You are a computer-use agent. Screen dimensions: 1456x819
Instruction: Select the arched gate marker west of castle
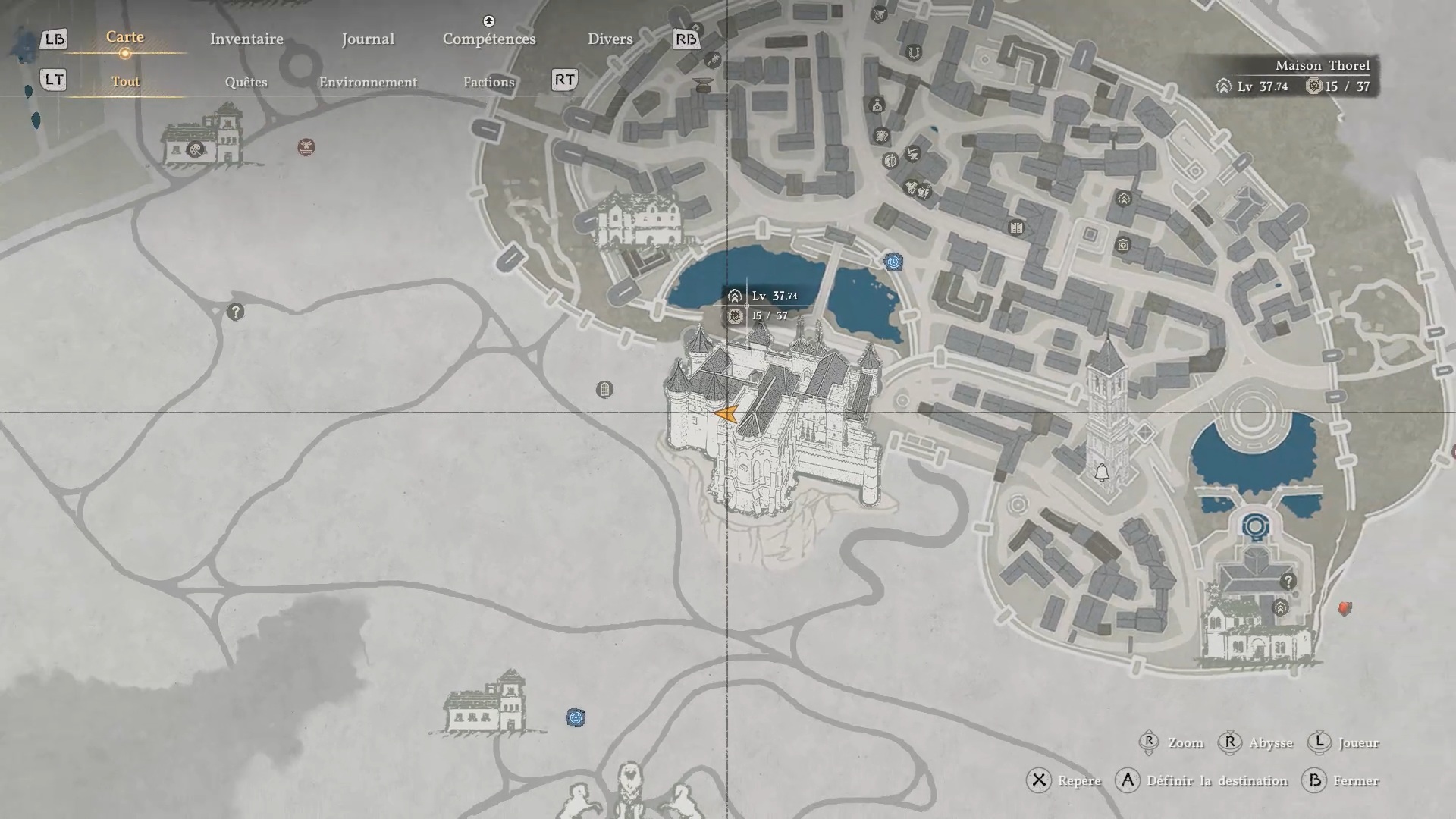(604, 390)
